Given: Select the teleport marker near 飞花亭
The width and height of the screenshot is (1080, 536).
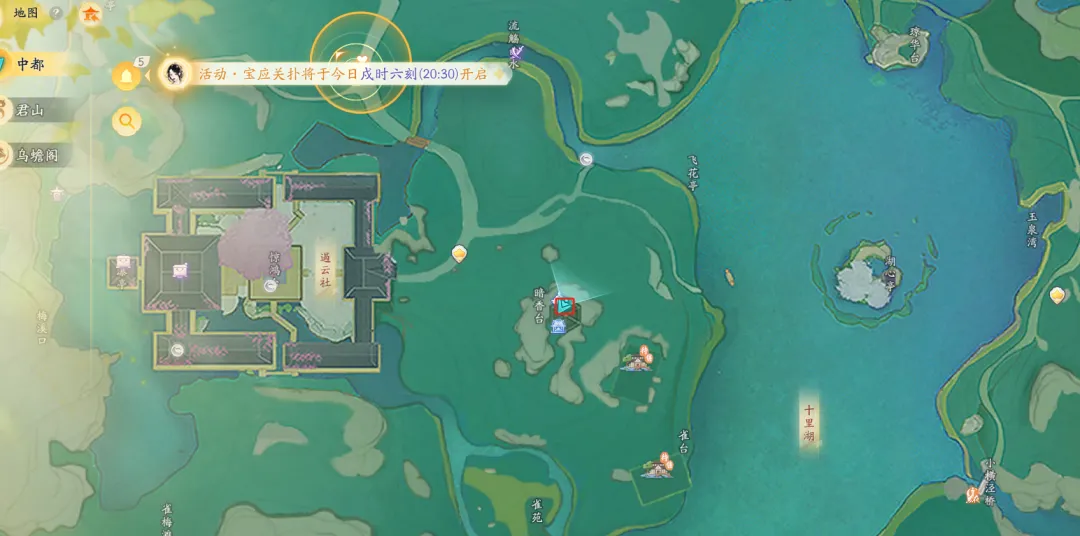Looking at the screenshot, I should pos(586,158).
